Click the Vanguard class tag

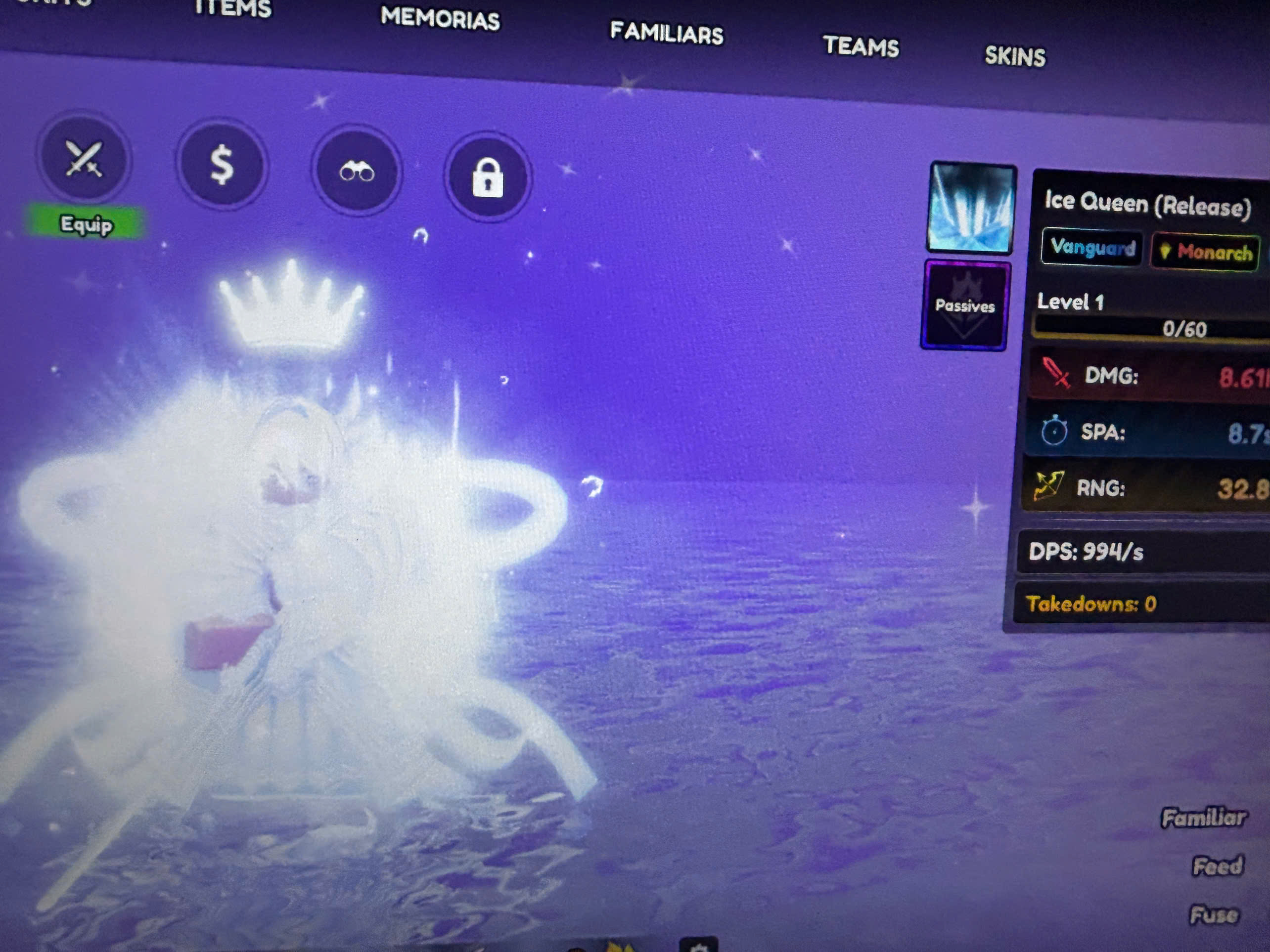coord(1092,248)
